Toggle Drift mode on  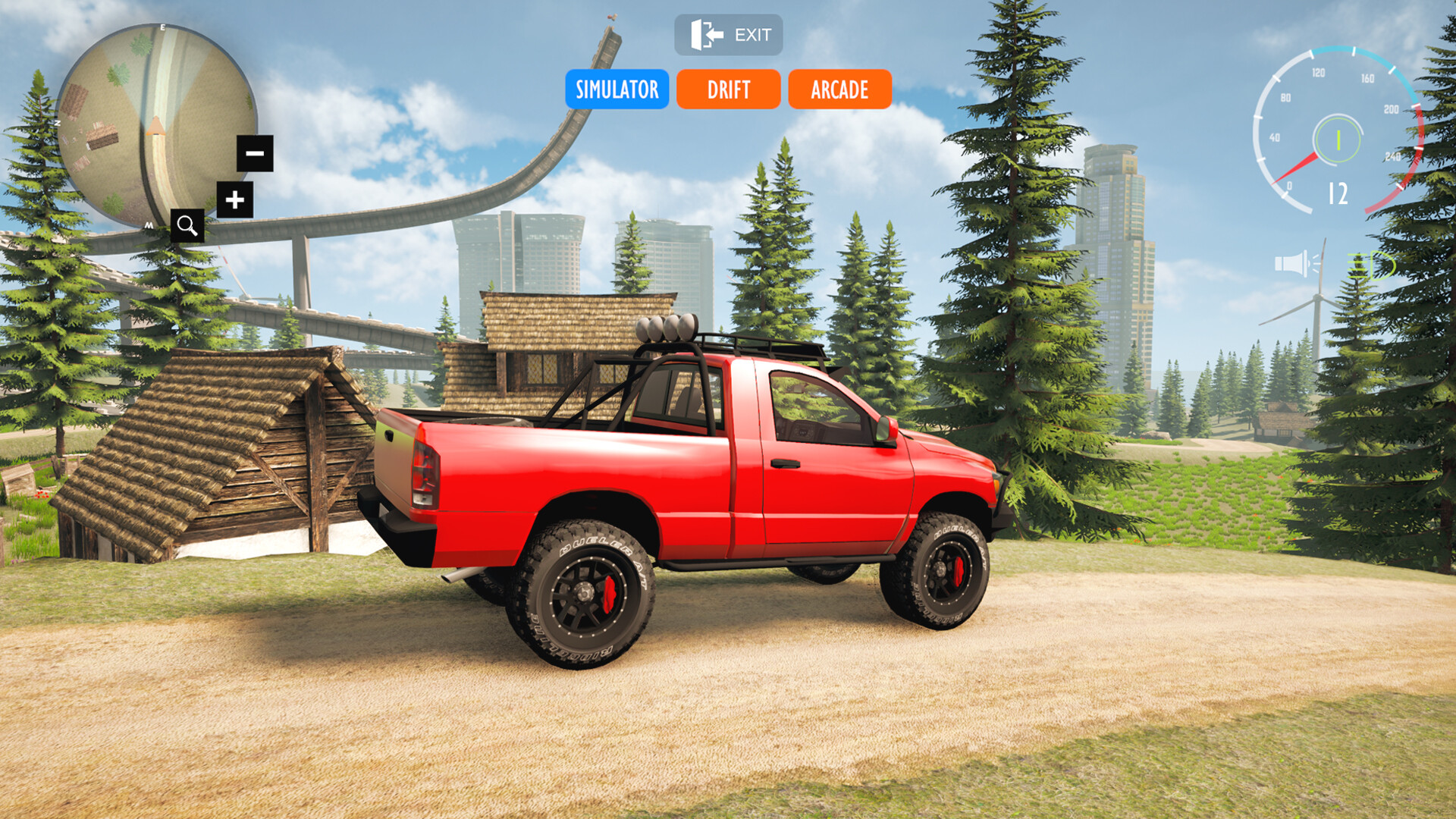coord(727,89)
